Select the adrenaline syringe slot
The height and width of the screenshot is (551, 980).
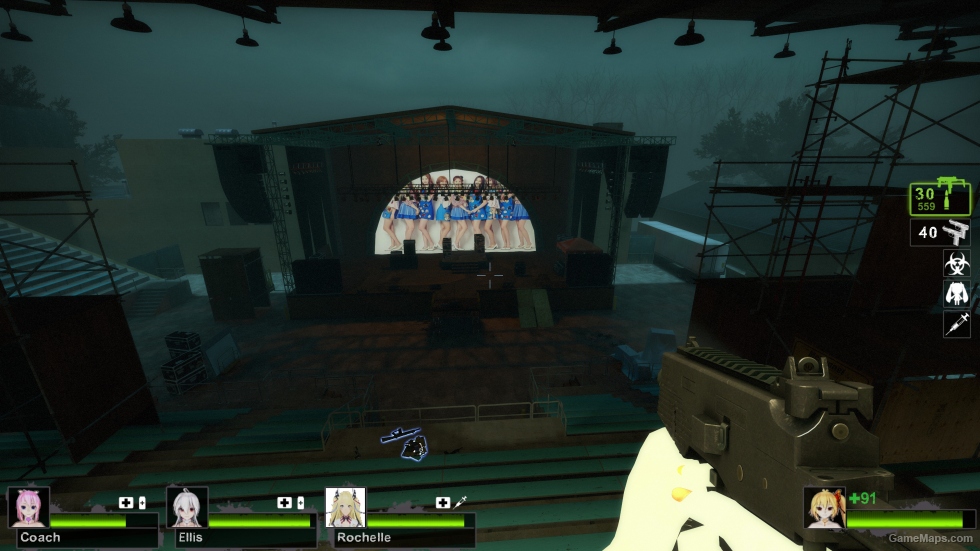(957, 323)
